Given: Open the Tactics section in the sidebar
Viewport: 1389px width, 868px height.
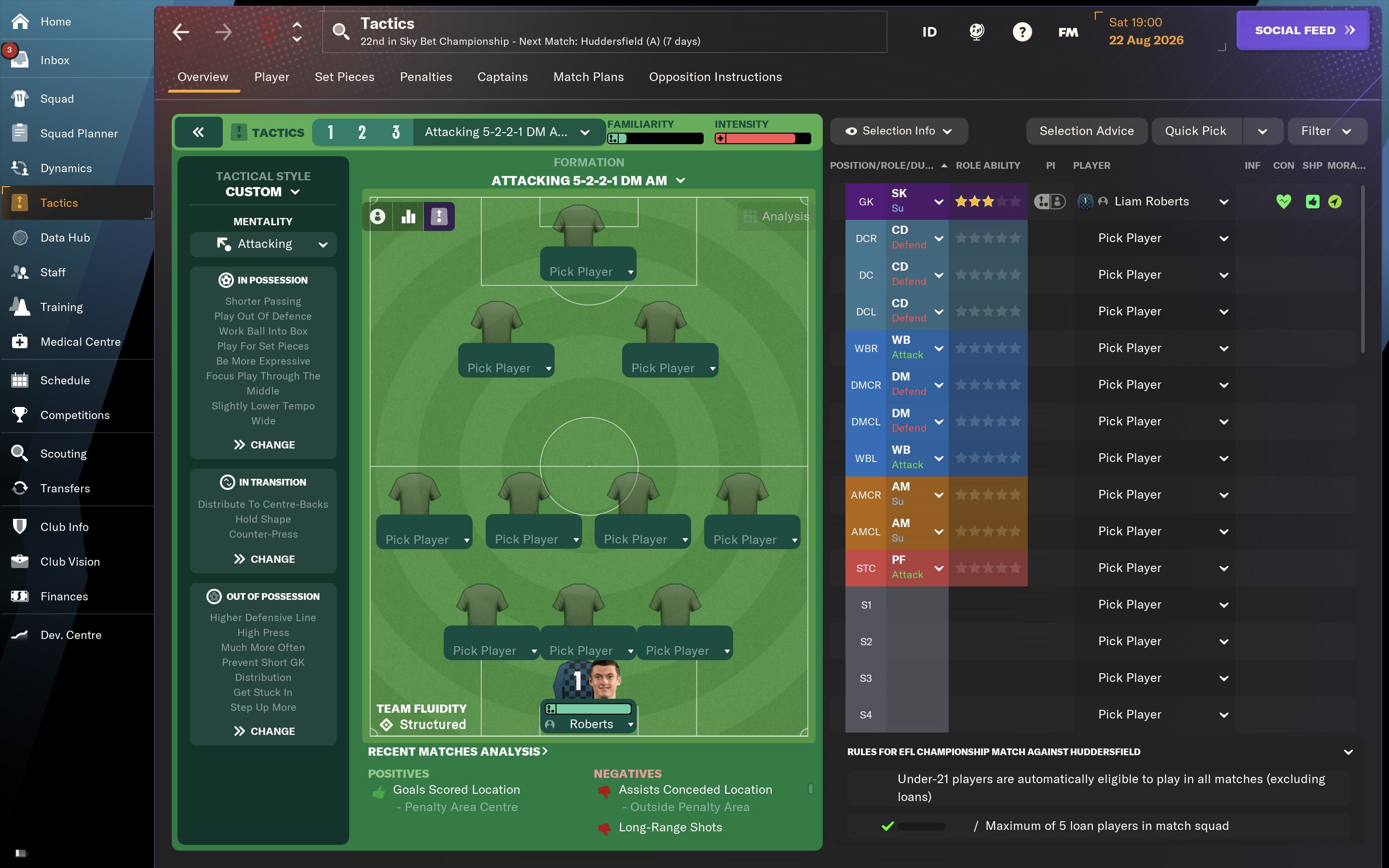Looking at the screenshot, I should [x=60, y=202].
